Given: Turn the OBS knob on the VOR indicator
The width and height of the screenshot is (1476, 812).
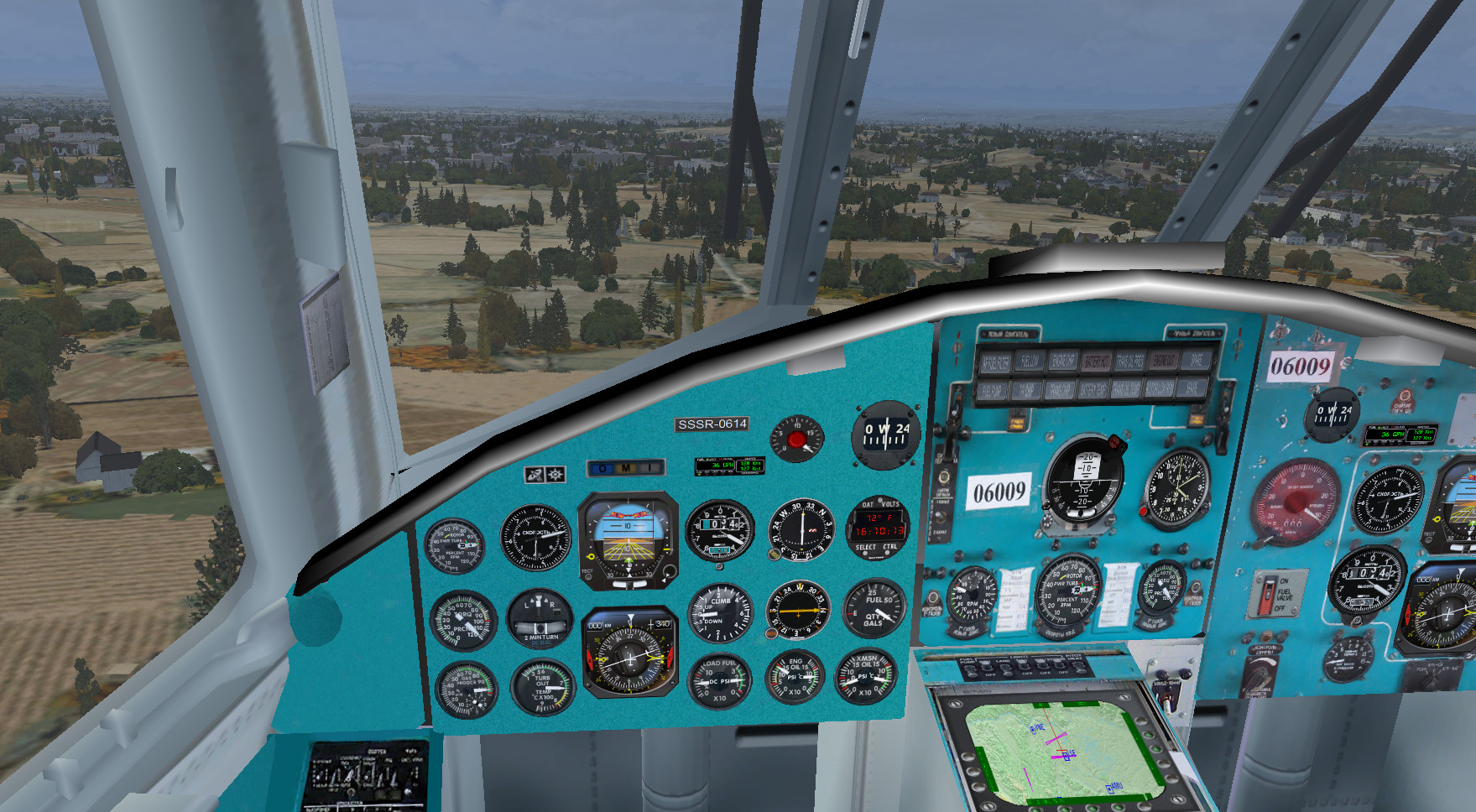Looking at the screenshot, I should pyautogui.click(x=773, y=554).
